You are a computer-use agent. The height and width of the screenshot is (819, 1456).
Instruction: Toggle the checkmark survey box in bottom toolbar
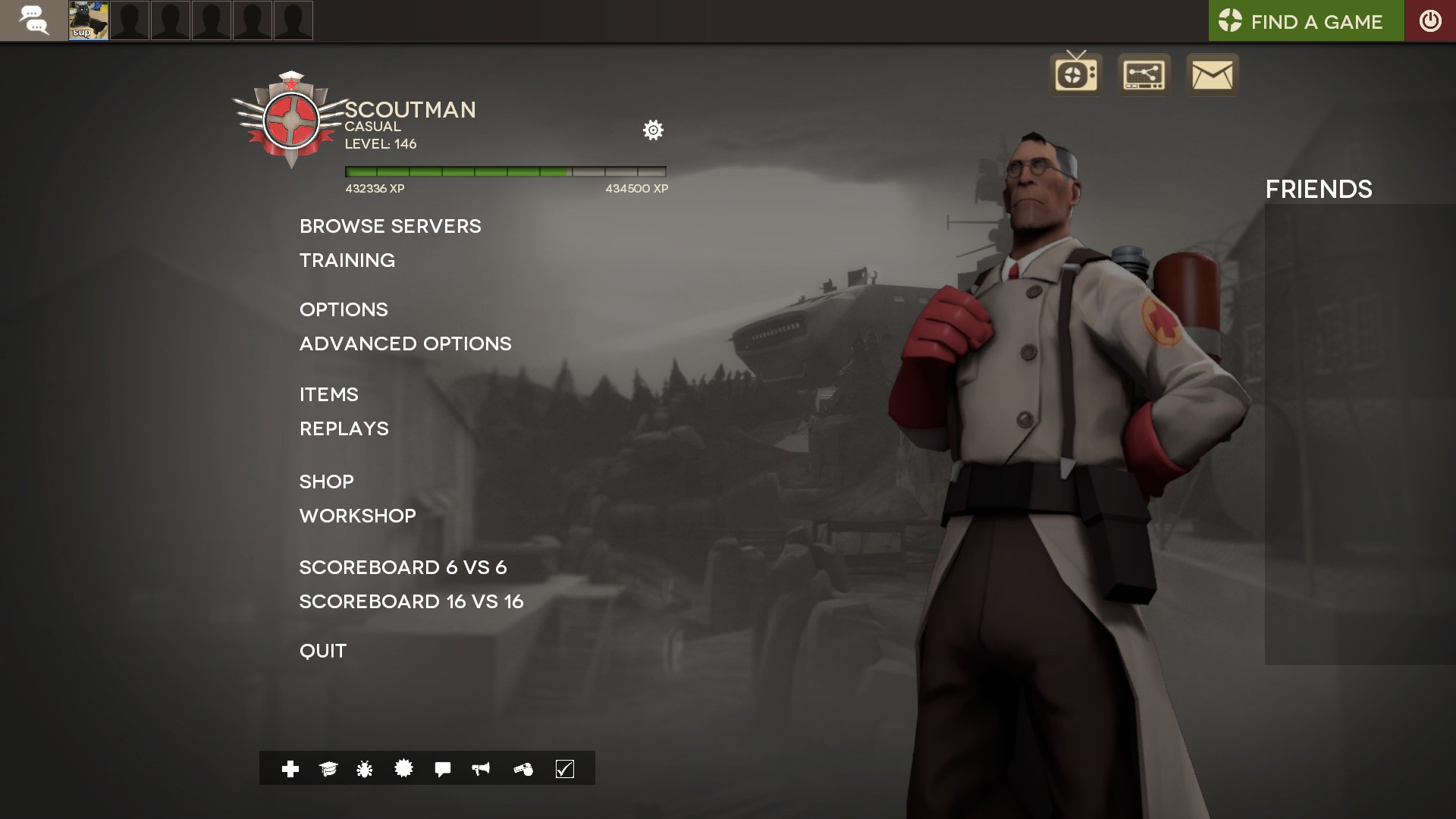563,769
